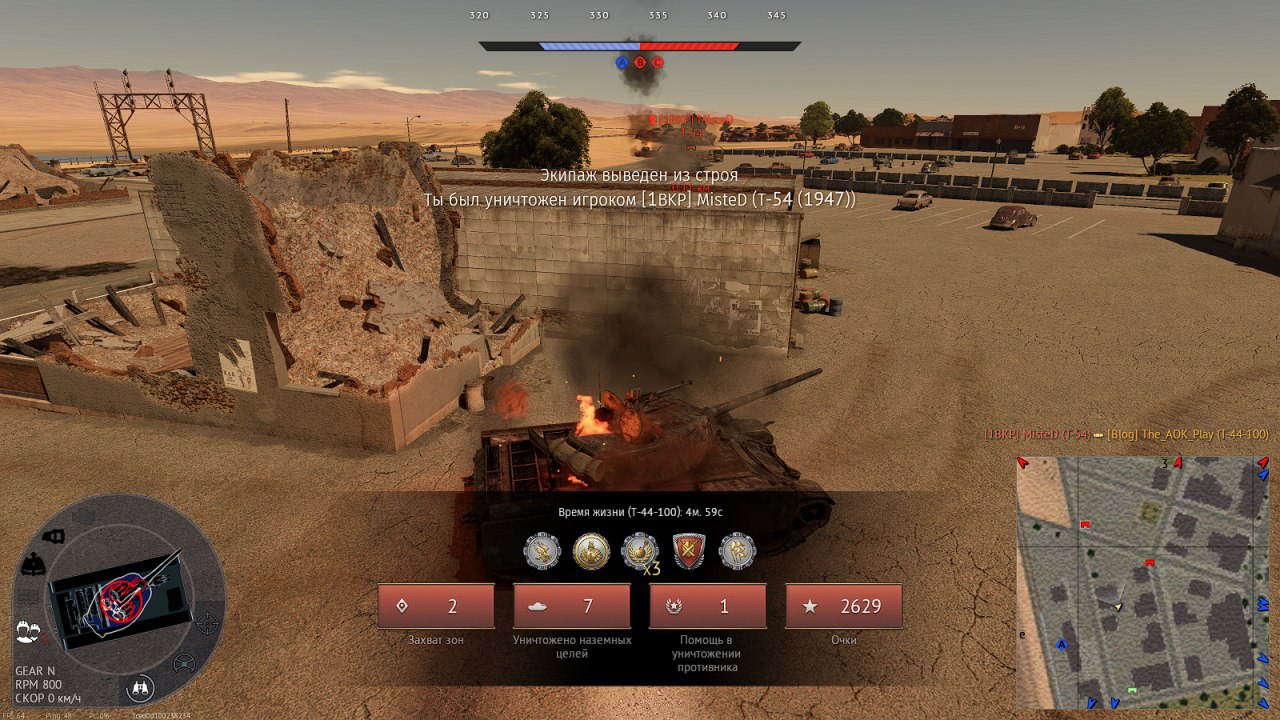Image resolution: width=1280 pixels, height=720 pixels.
Task: Click capture zone A indicator under score bar
Action: (622, 62)
